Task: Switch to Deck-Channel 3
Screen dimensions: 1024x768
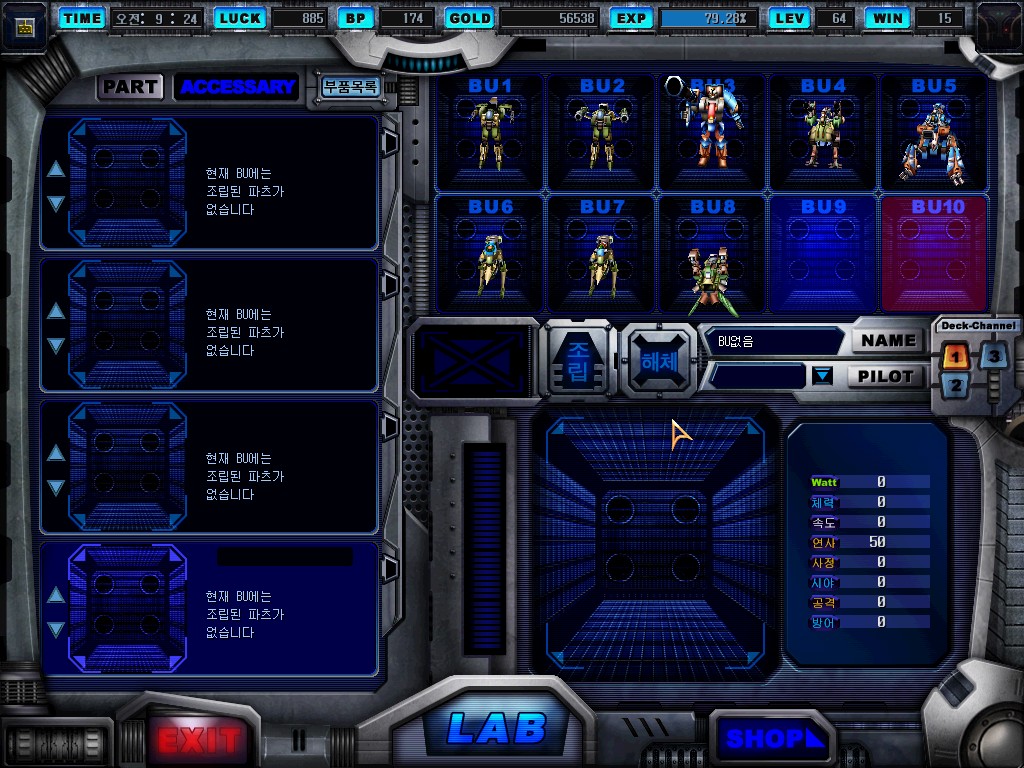Action: [992, 356]
